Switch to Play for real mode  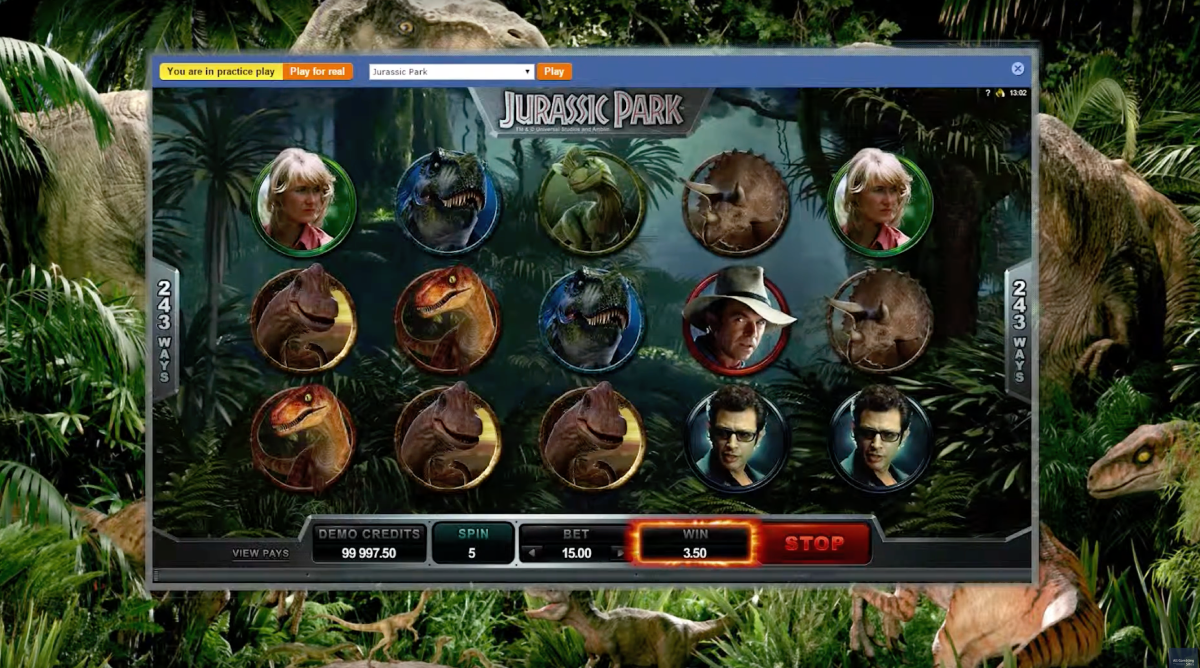coord(318,71)
